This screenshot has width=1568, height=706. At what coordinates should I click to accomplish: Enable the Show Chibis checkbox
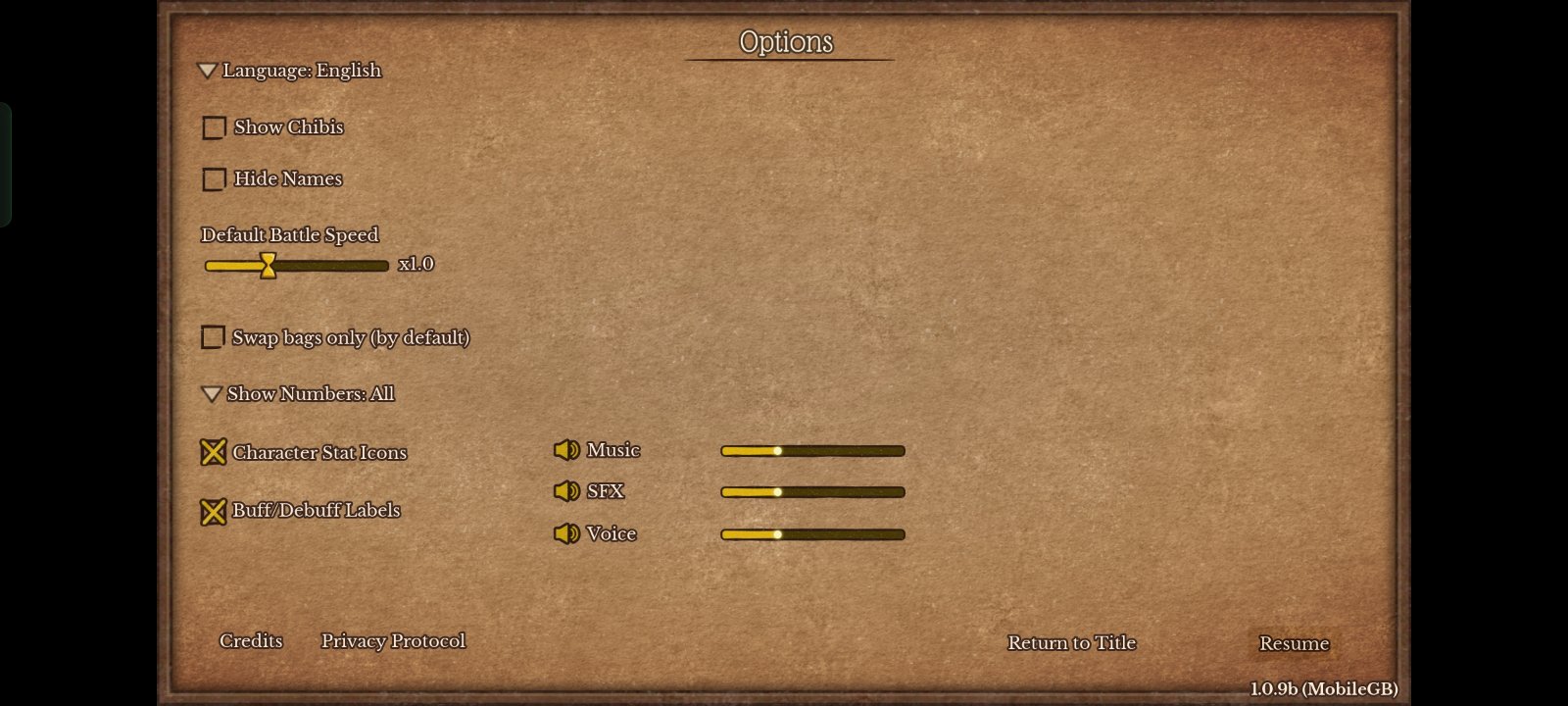[x=214, y=127]
